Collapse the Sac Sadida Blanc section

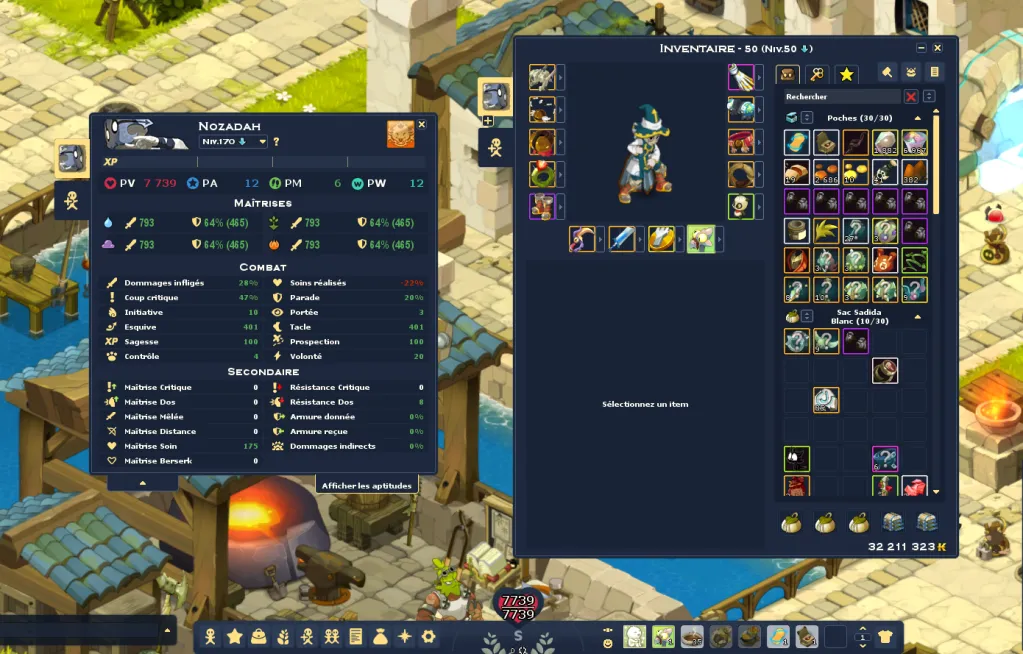[918, 316]
